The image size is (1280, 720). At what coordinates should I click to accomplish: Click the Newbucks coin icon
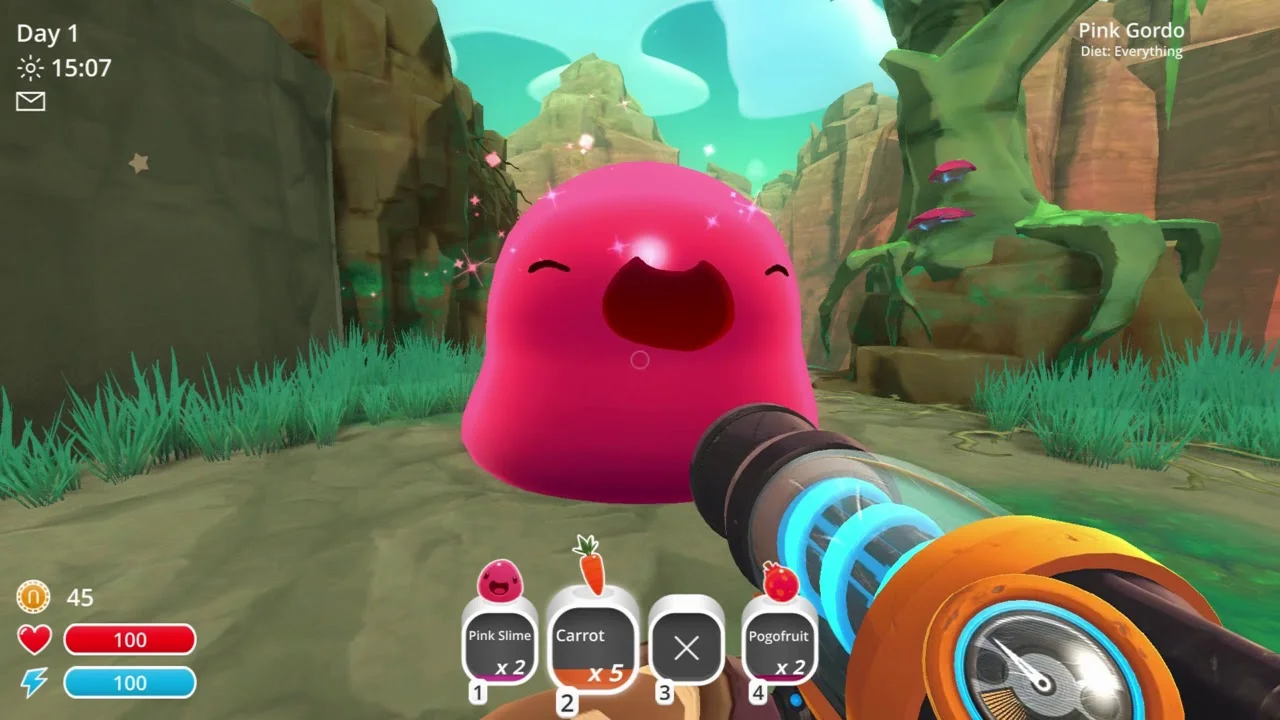33,597
